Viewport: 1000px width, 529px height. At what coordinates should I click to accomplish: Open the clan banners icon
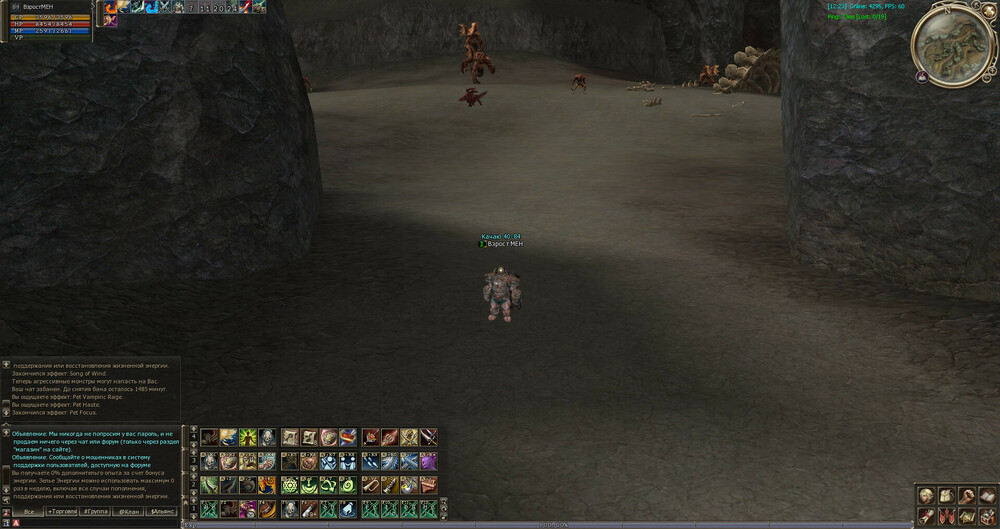click(x=947, y=516)
